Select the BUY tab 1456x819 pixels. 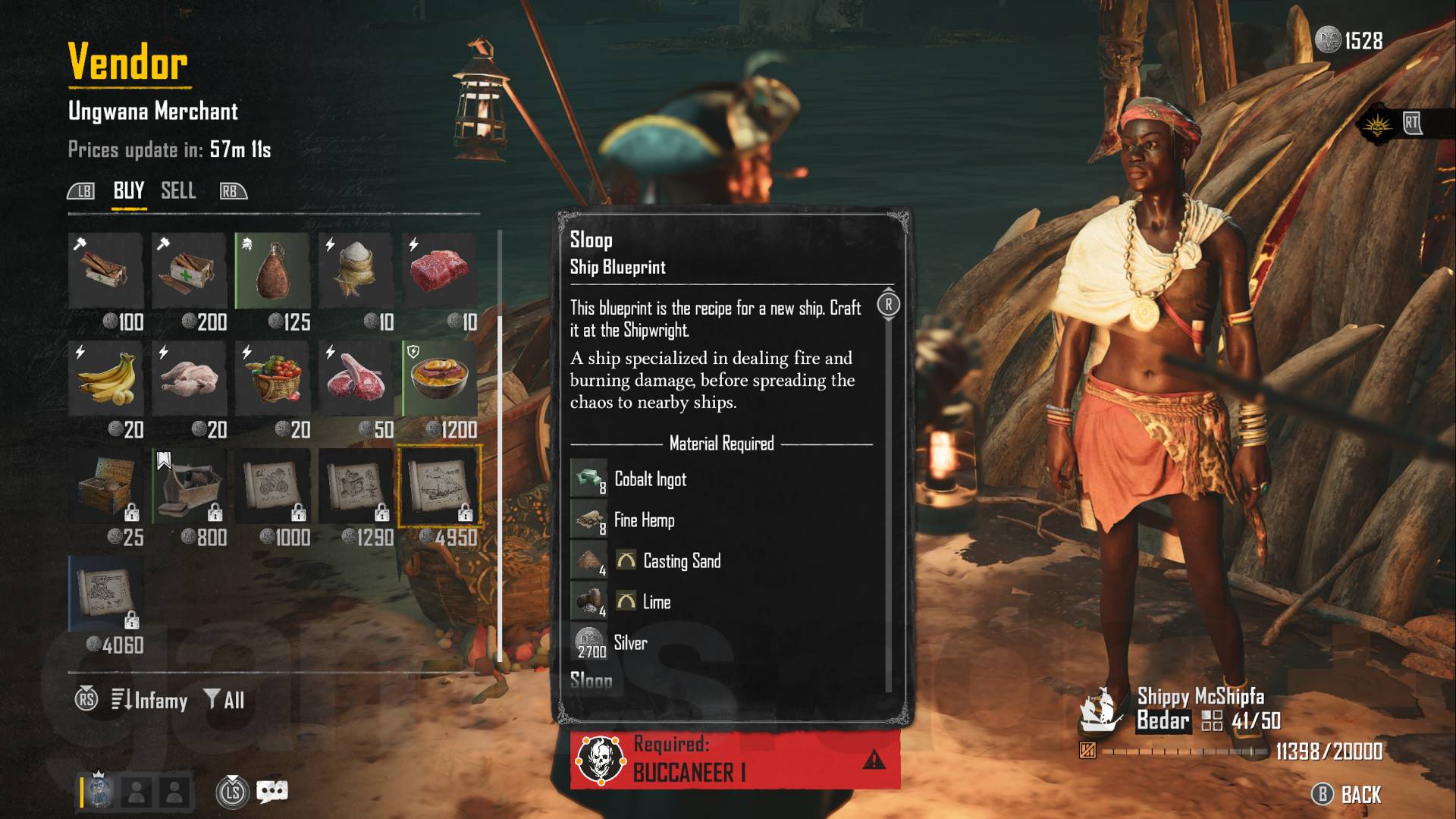(x=129, y=190)
